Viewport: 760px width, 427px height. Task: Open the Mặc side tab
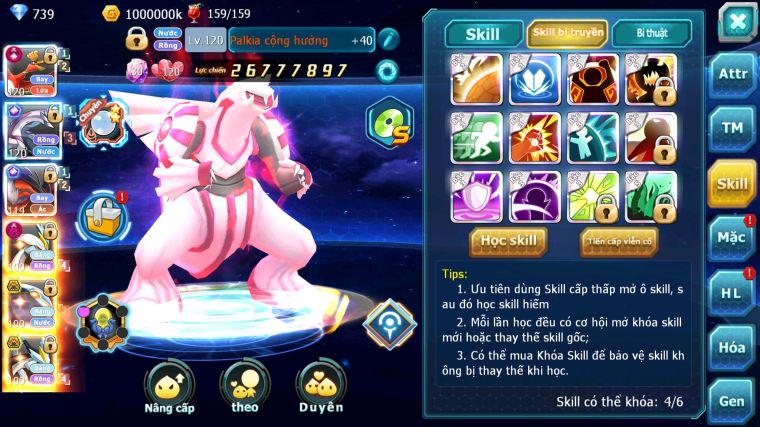[x=732, y=238]
